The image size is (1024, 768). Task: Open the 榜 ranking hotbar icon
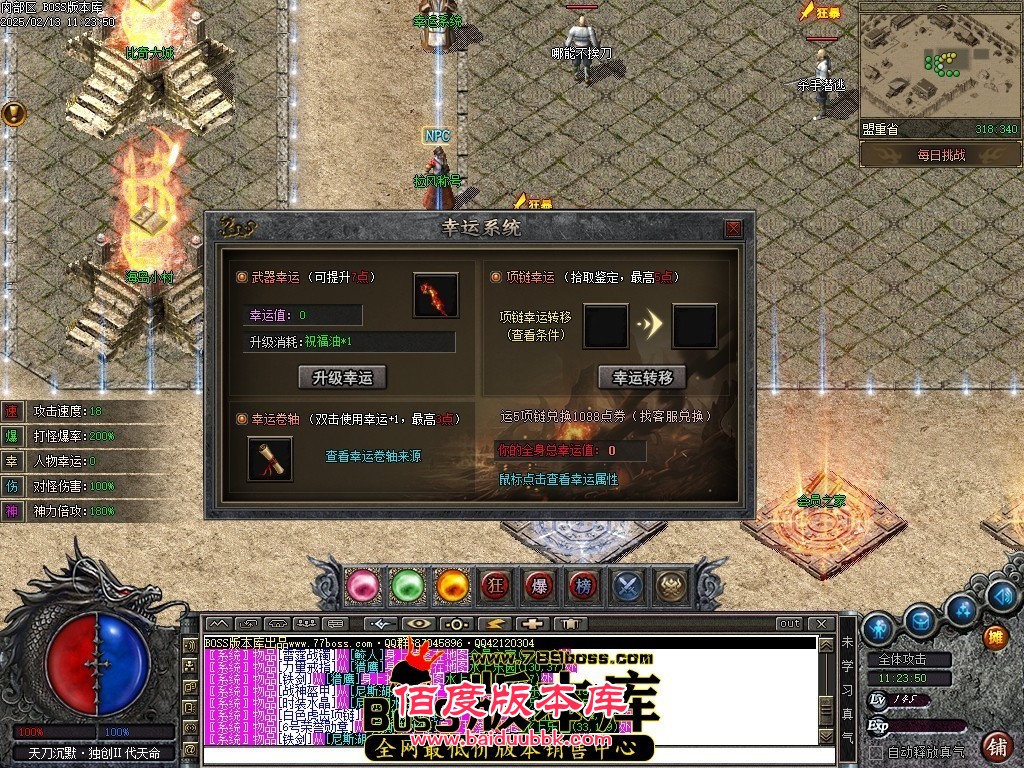point(583,584)
